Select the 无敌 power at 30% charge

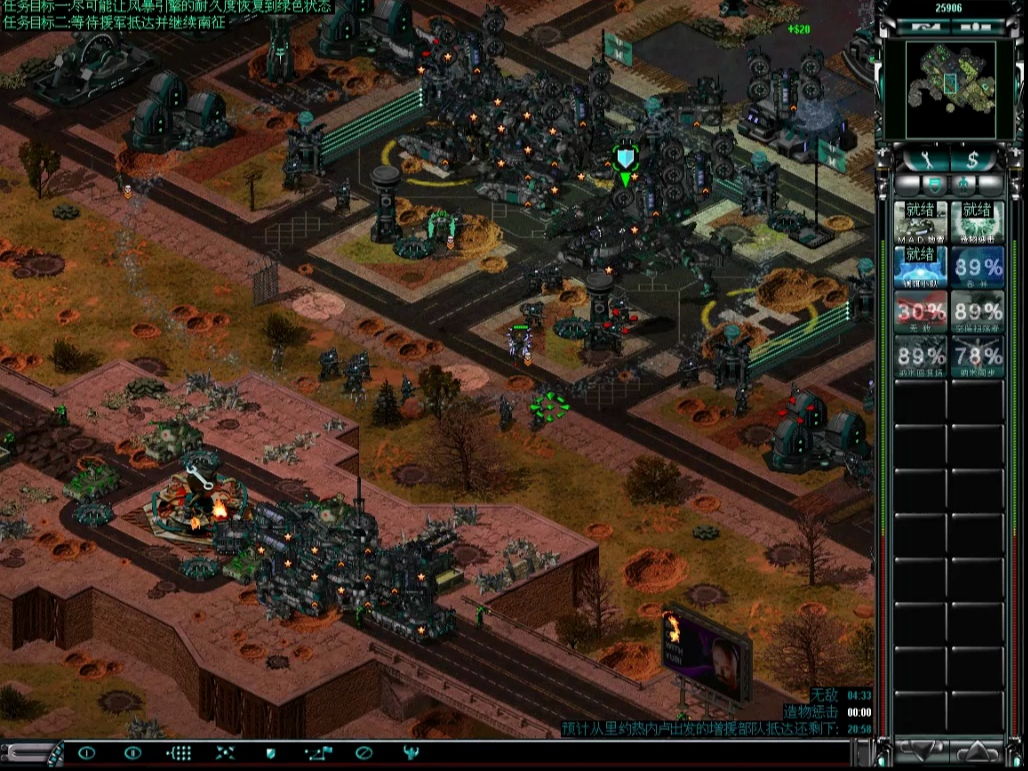click(921, 313)
